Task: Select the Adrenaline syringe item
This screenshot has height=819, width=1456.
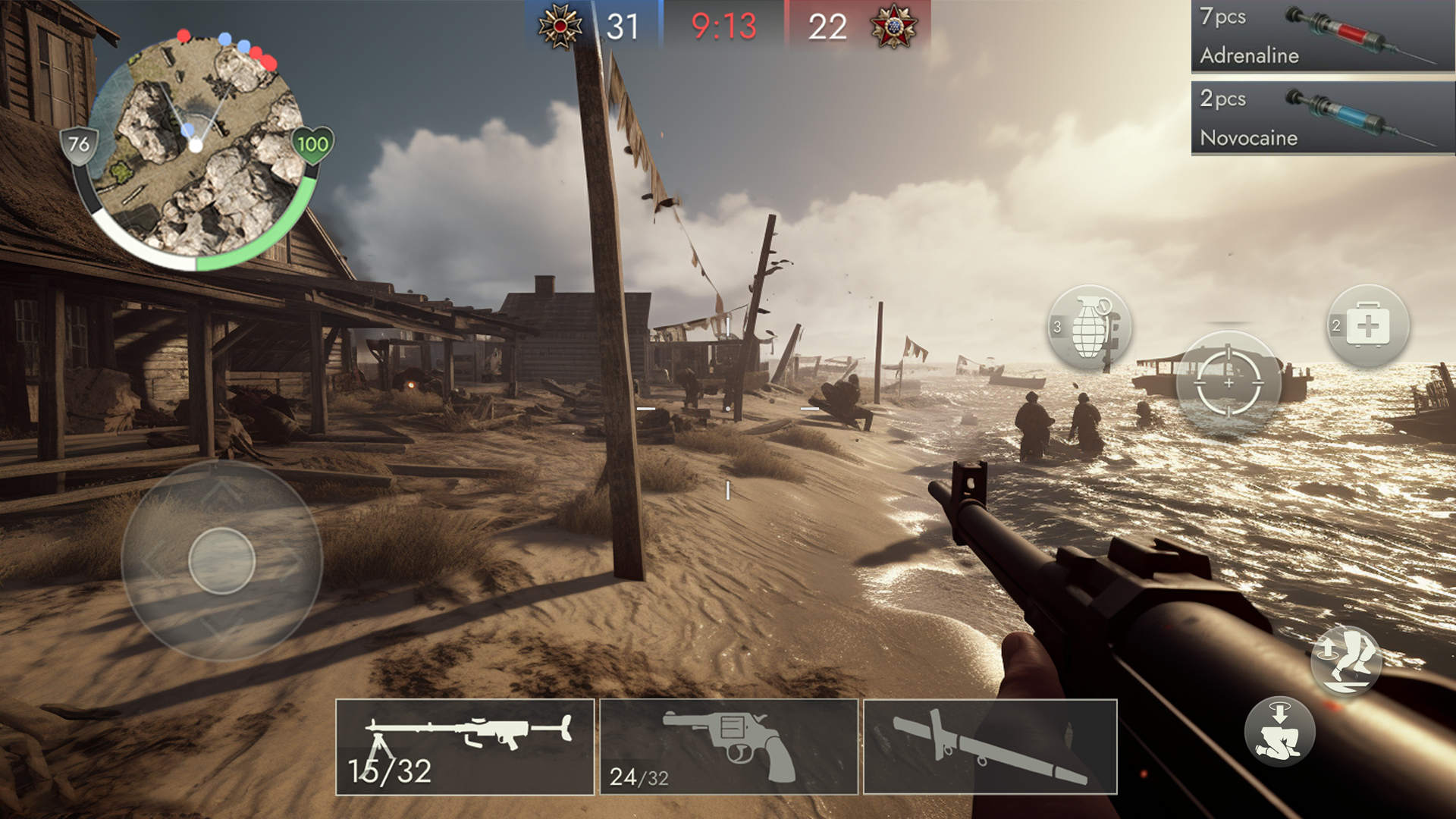Action: click(x=1322, y=38)
